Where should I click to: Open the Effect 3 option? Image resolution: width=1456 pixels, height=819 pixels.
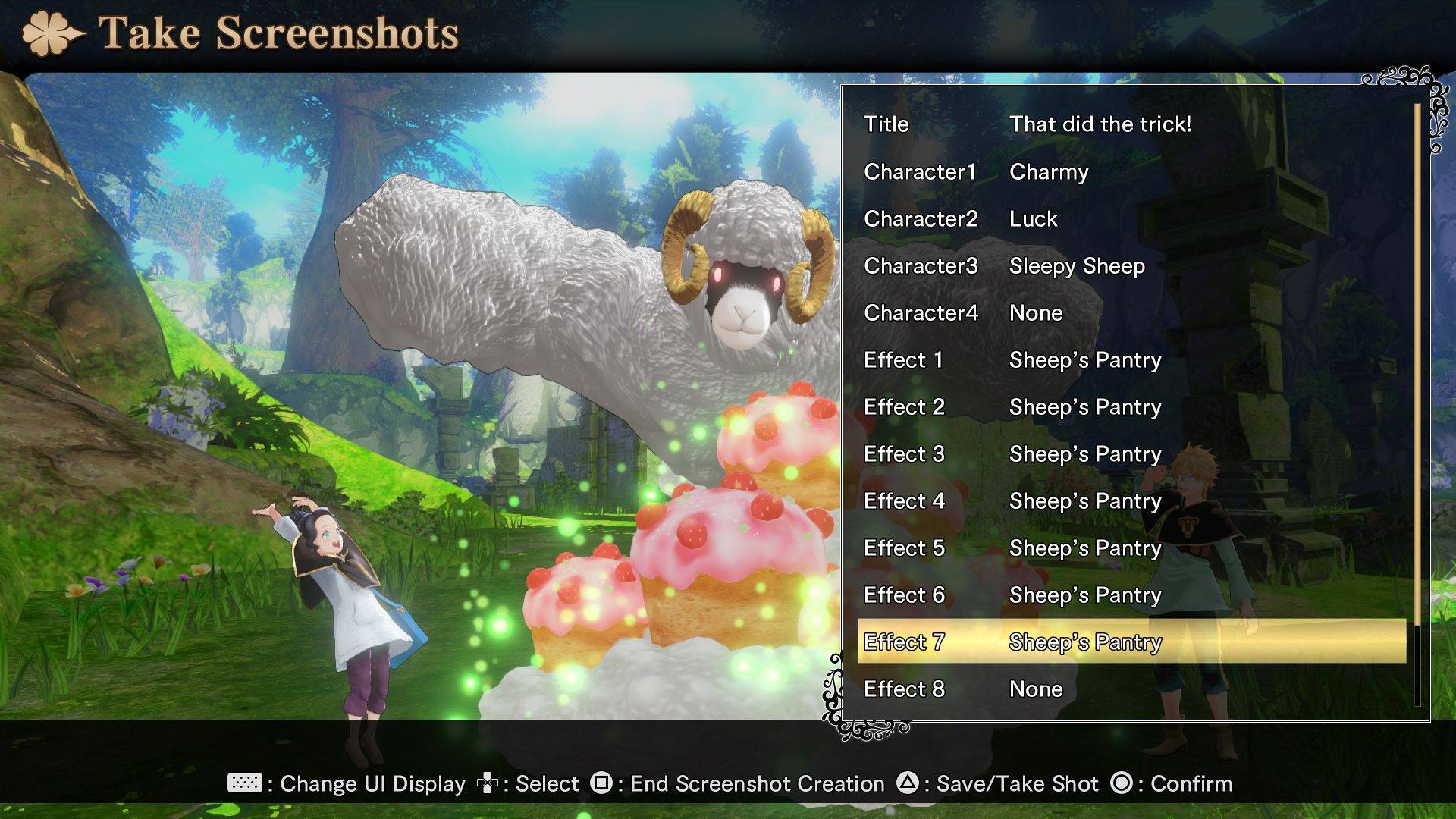coord(1130,454)
